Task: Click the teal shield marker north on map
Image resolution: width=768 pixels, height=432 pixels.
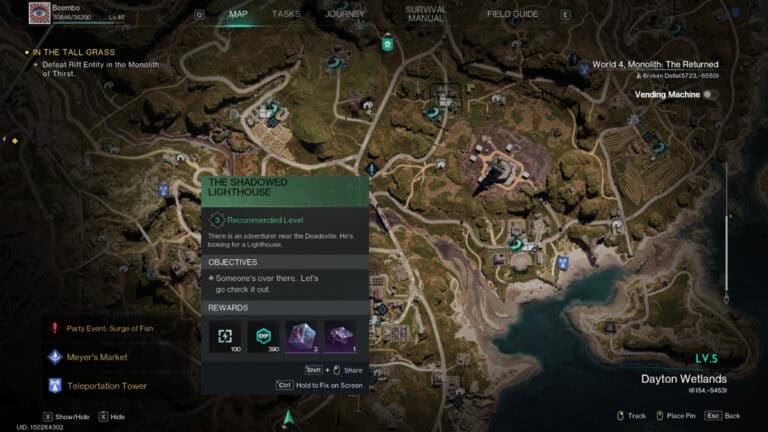Action: click(386, 44)
